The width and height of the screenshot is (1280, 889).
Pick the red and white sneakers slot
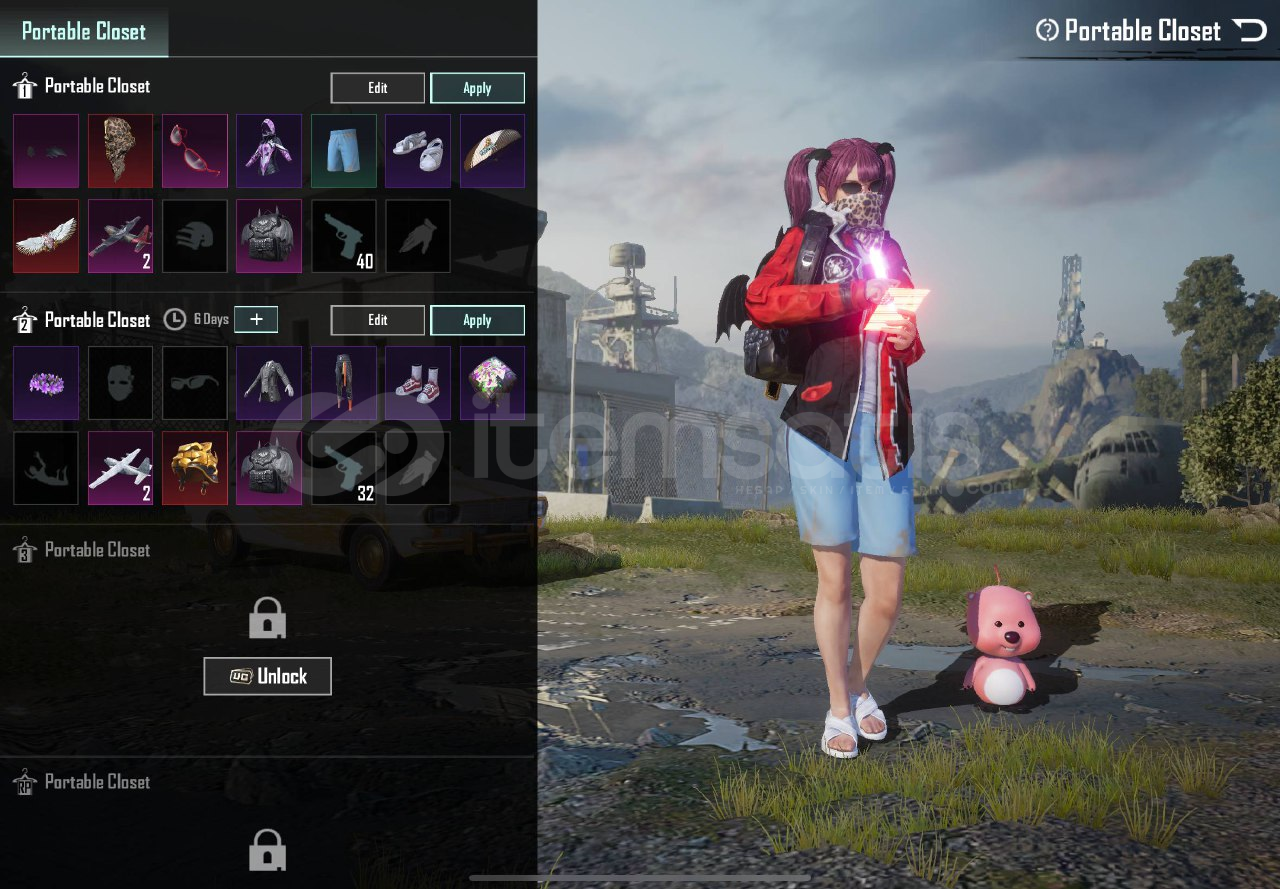418,383
